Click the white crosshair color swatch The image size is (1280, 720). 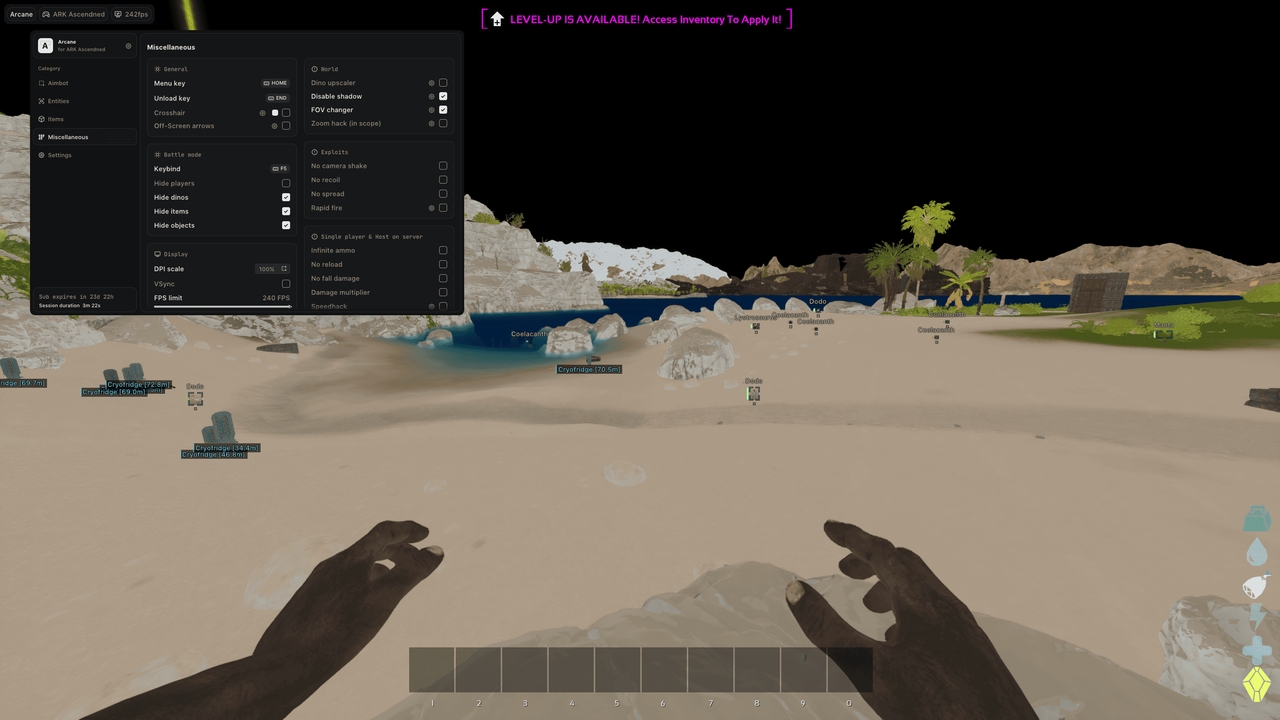(274, 112)
